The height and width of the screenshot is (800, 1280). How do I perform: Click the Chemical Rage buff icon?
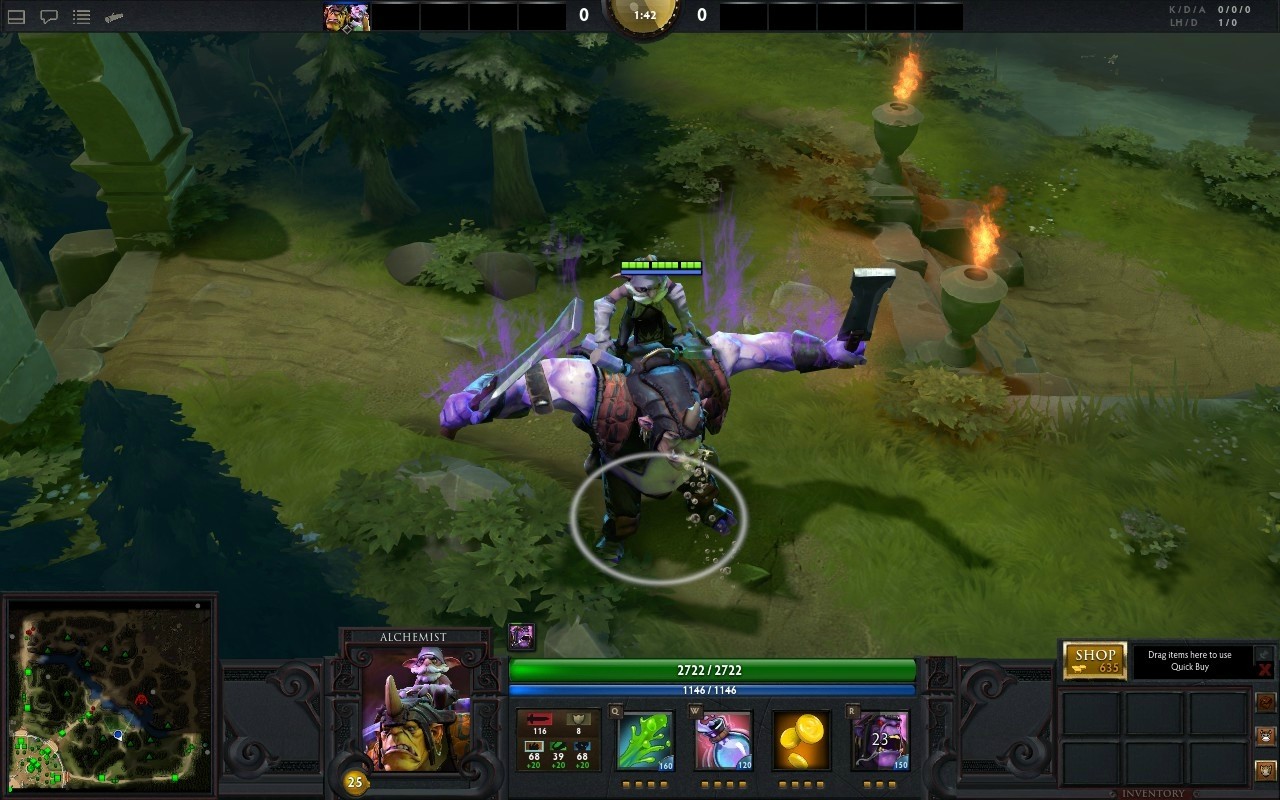(x=521, y=636)
